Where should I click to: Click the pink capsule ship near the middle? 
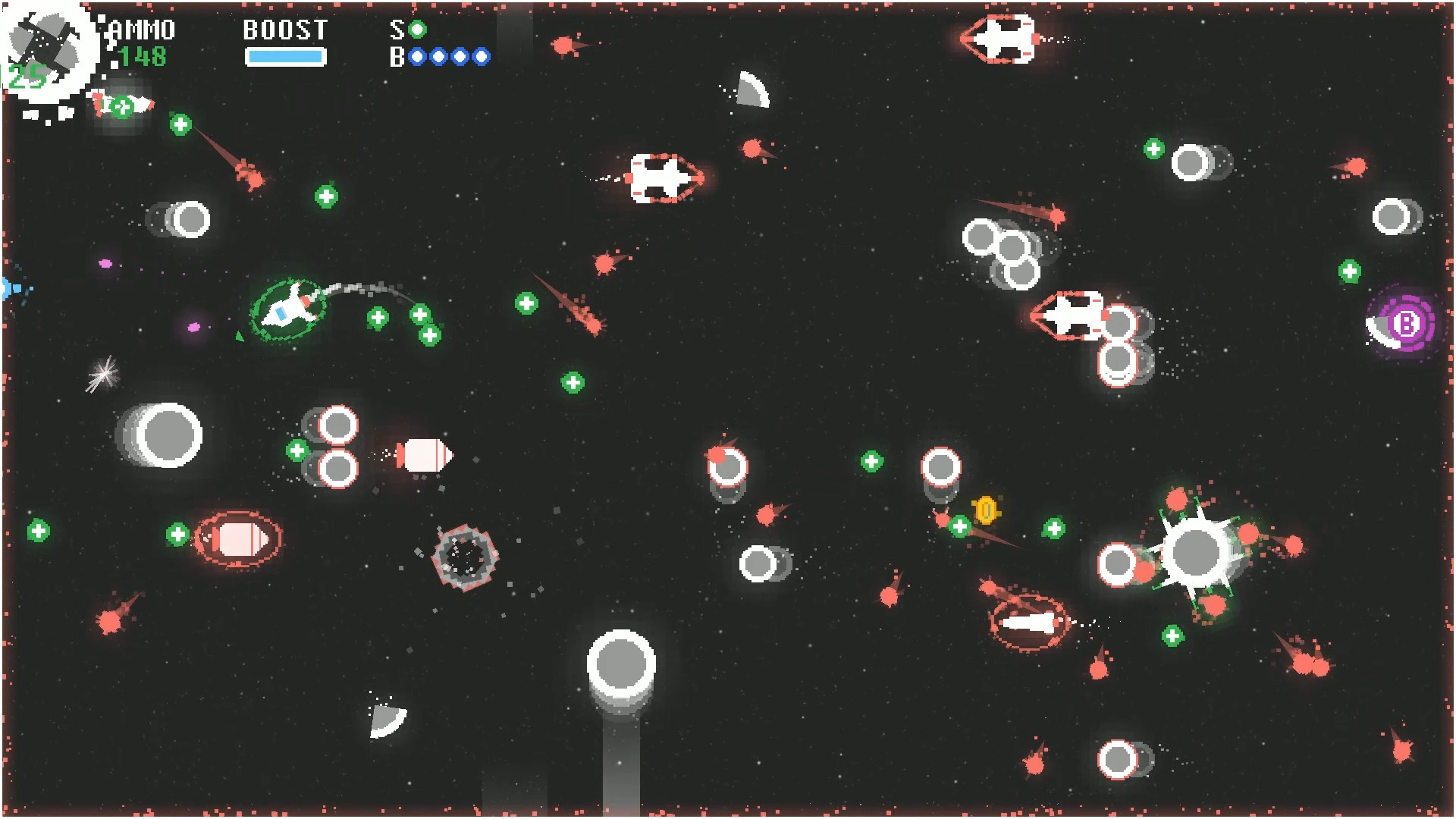[422, 454]
